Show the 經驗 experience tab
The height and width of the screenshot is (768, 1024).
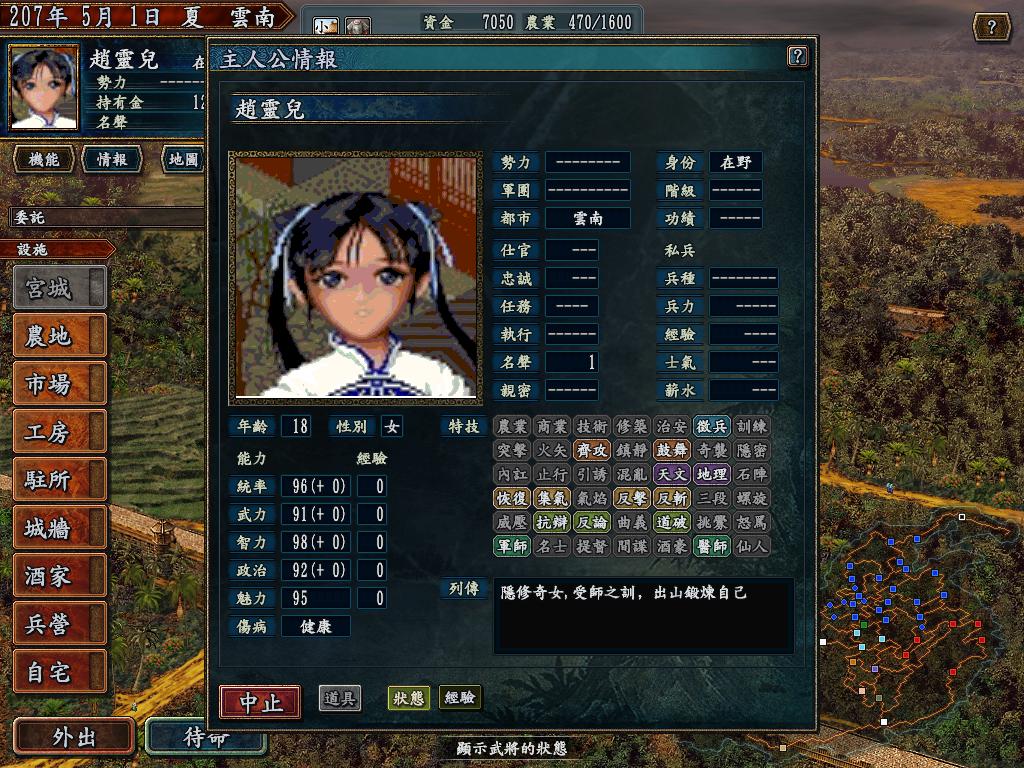(x=460, y=698)
